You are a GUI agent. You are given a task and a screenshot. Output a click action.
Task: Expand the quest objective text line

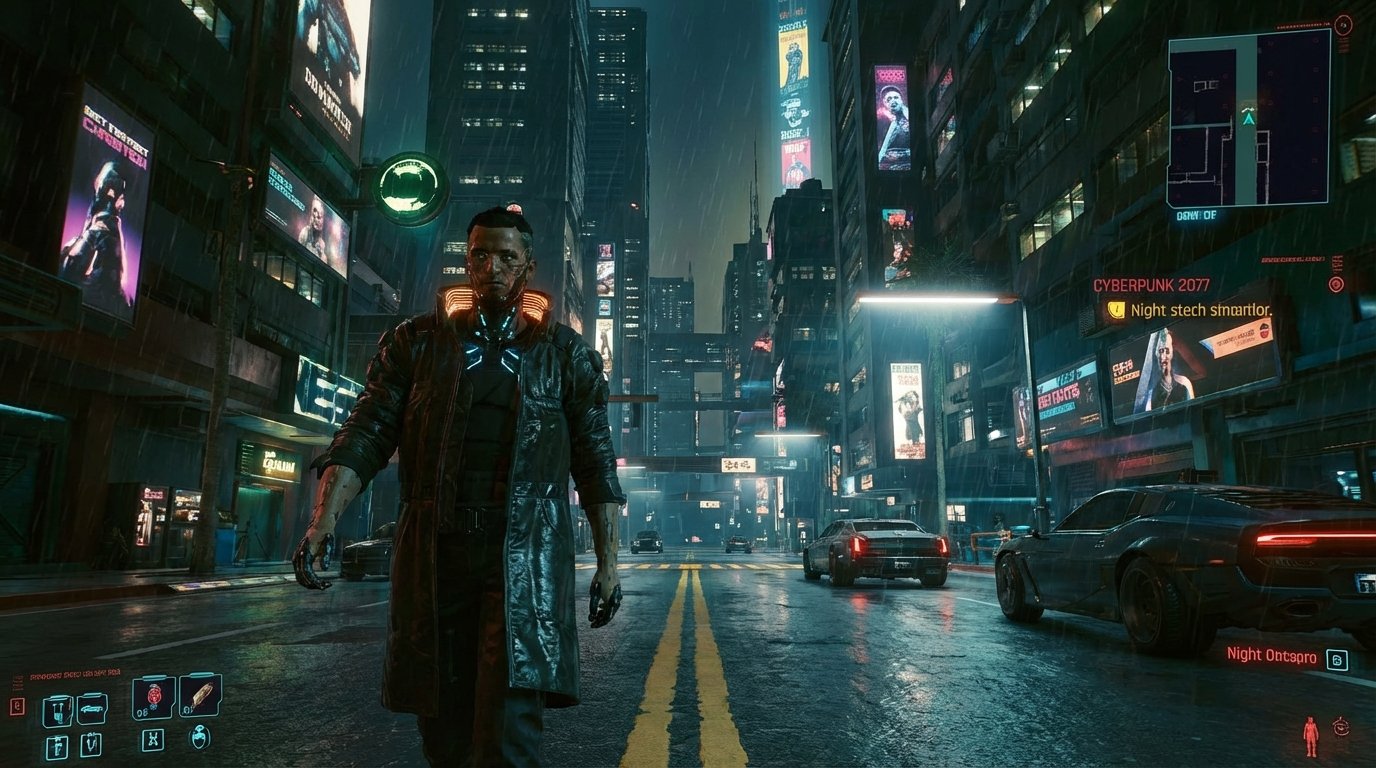1200,311
